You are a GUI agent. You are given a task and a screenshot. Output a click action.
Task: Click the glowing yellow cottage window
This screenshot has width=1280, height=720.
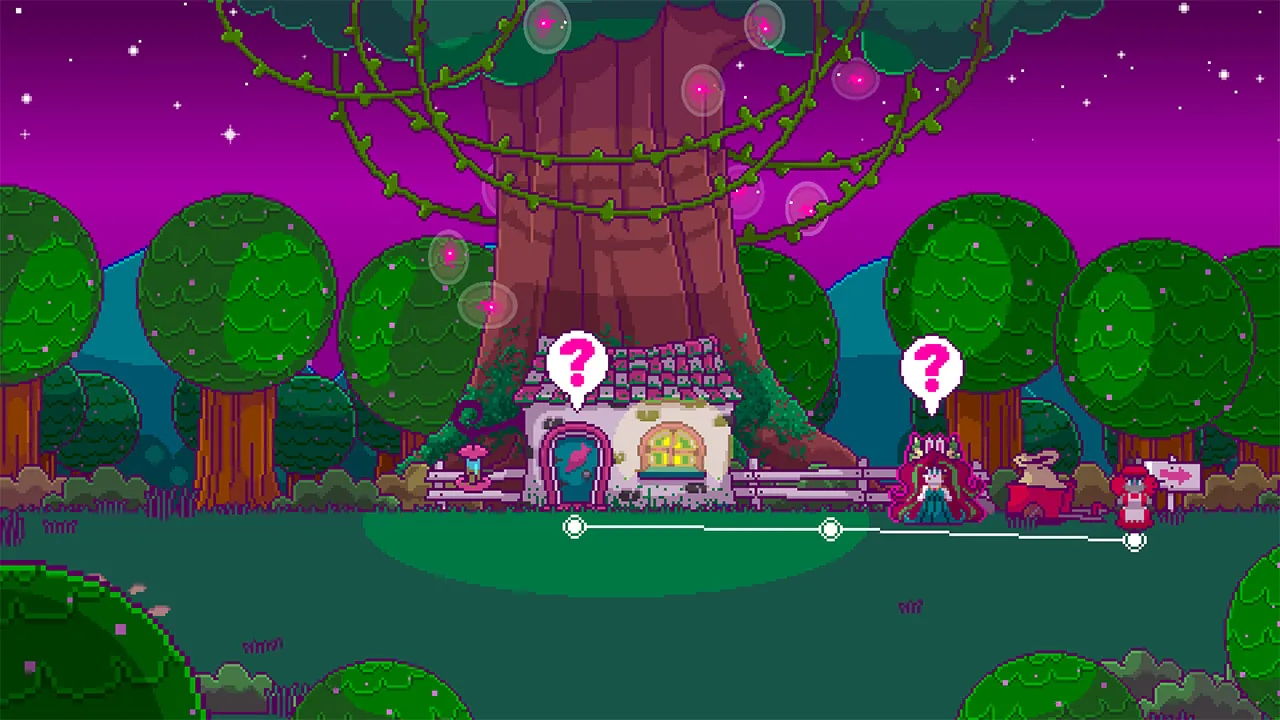pos(672,445)
